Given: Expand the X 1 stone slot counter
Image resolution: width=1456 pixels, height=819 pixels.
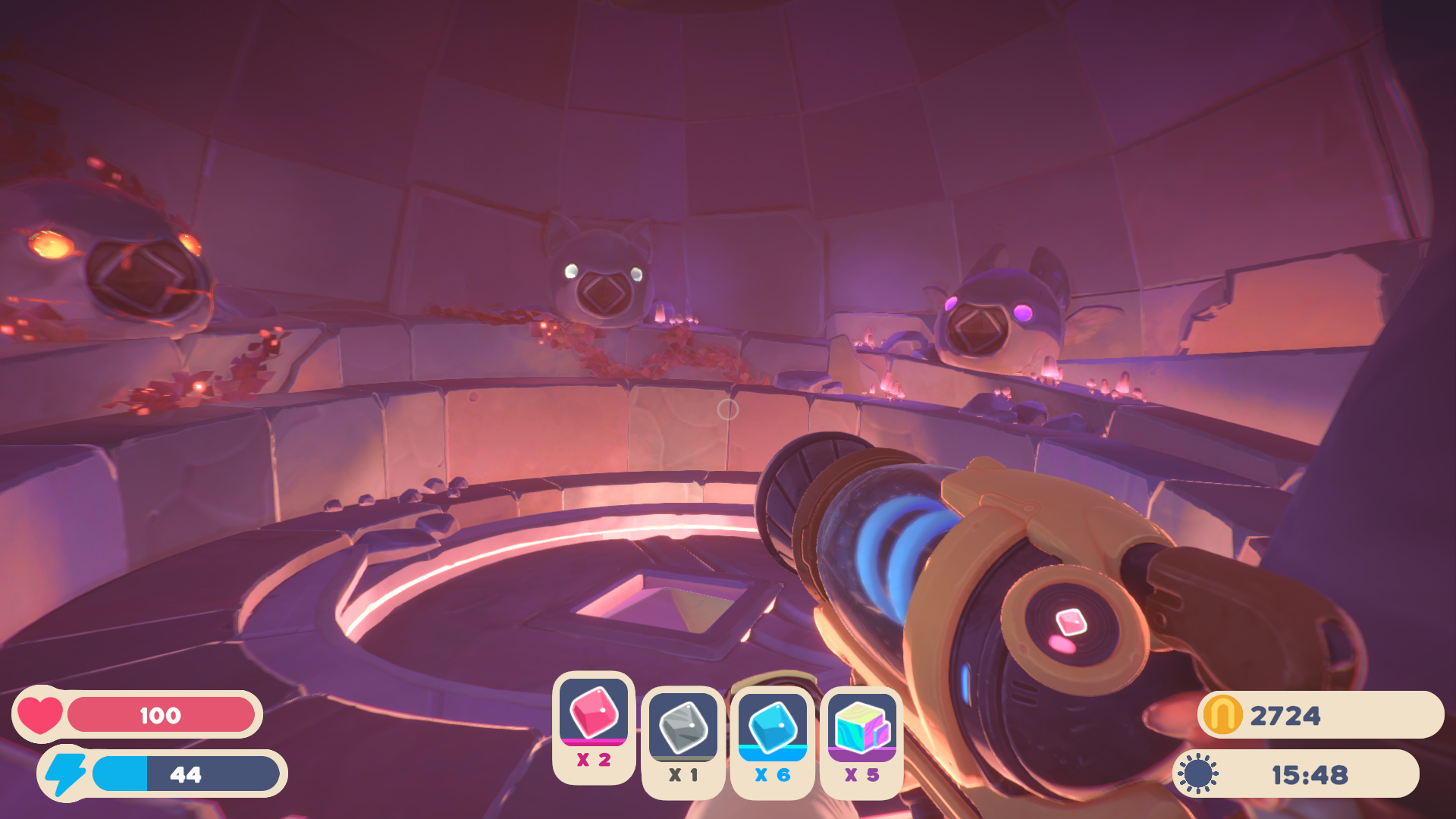Looking at the screenshot, I should coord(683,773).
